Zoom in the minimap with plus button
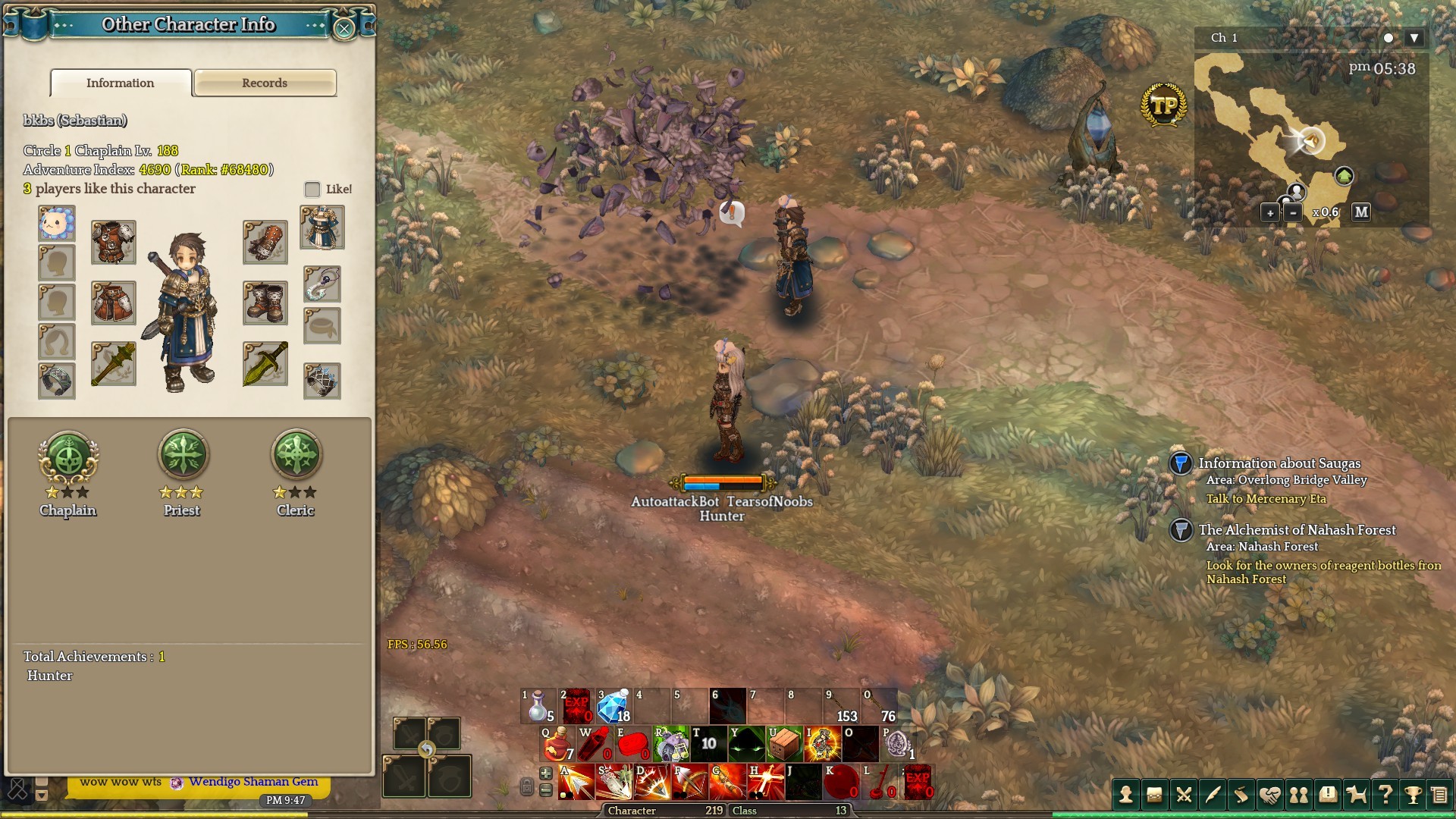This screenshot has width=1456, height=819. (1270, 213)
